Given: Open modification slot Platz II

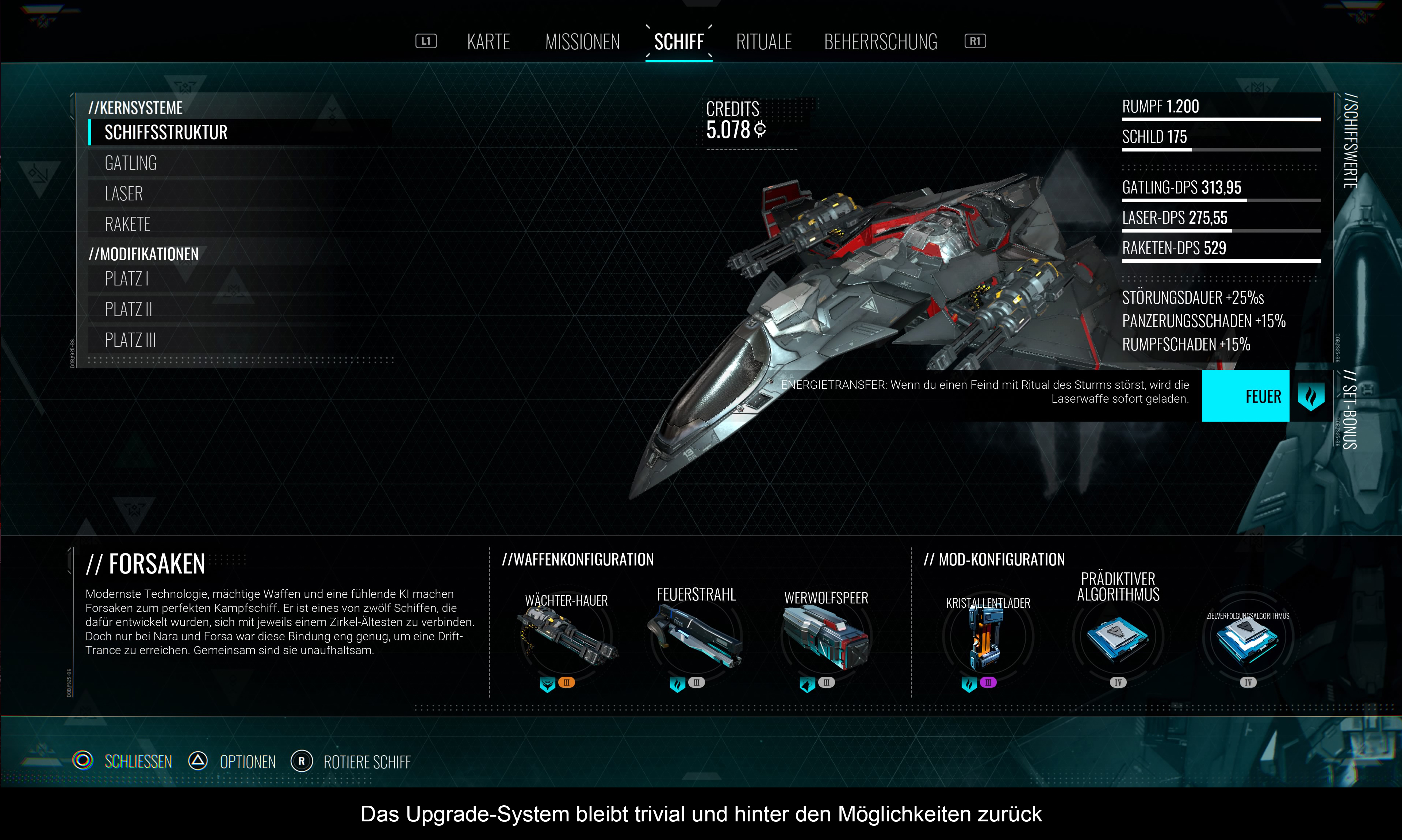Looking at the screenshot, I should (129, 309).
